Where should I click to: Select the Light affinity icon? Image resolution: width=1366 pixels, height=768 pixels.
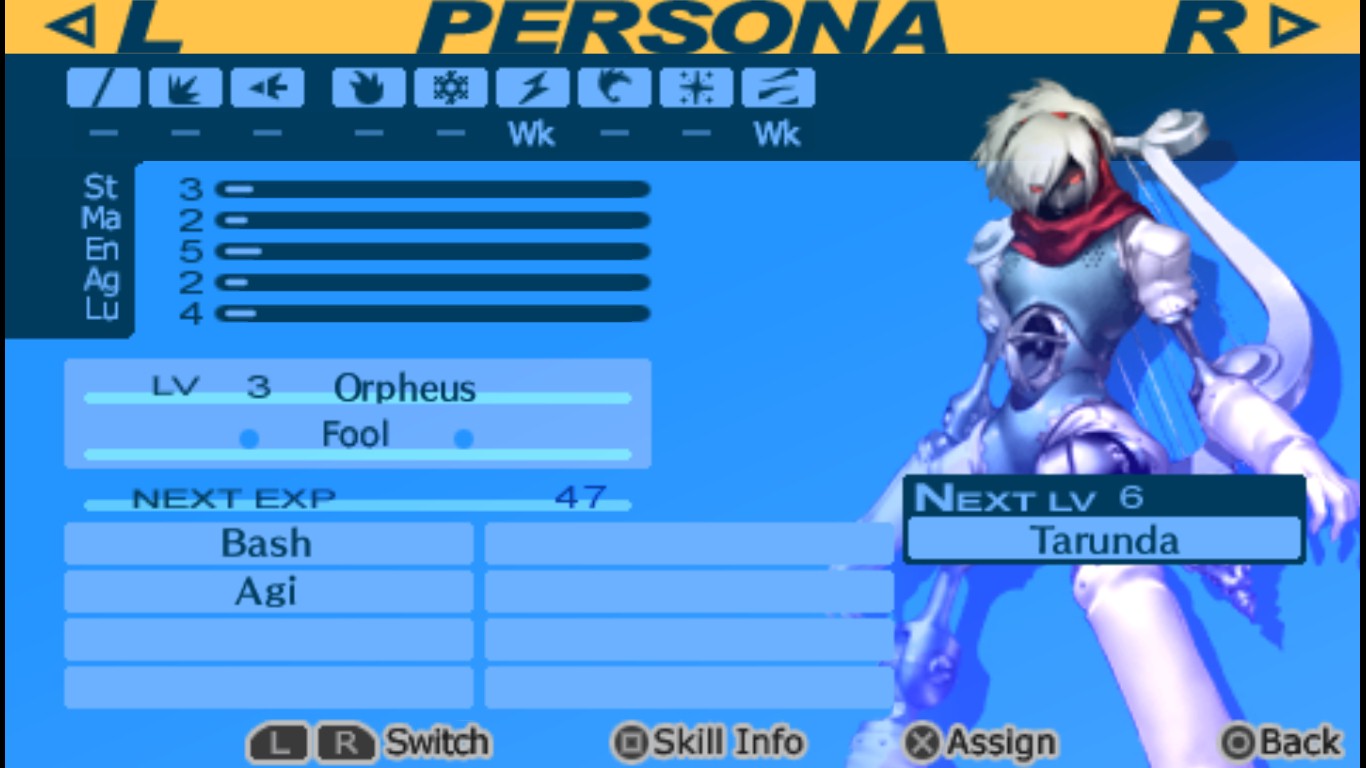697,87
